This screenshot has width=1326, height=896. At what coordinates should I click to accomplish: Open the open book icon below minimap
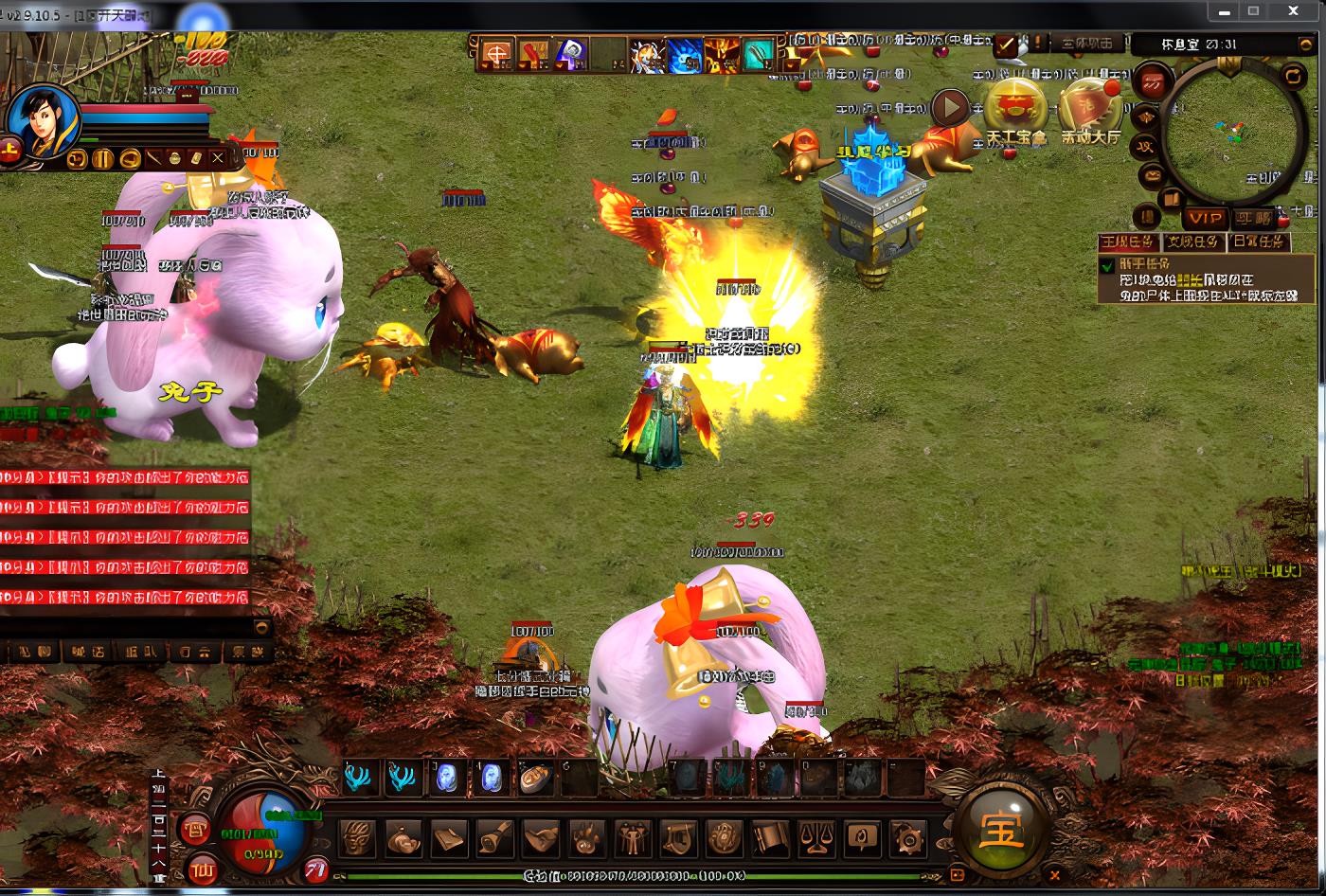pyautogui.click(x=1171, y=200)
